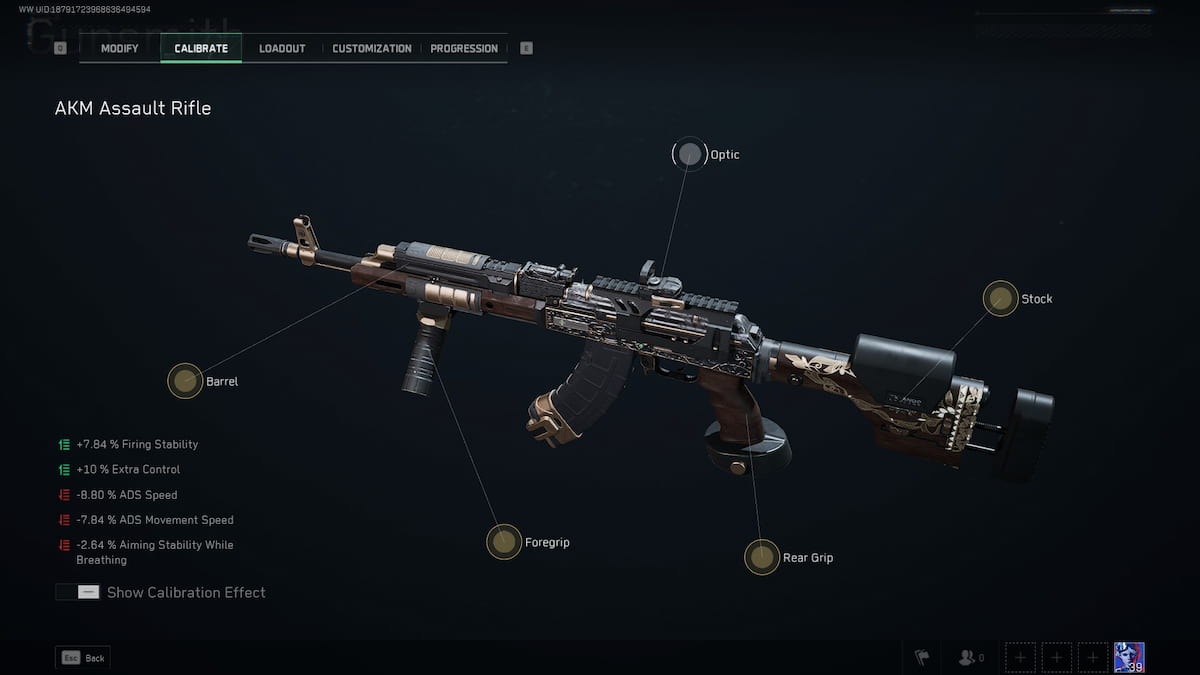The width and height of the screenshot is (1200, 675).
Task: Click the flags icon in bottom bar
Action: point(922,658)
